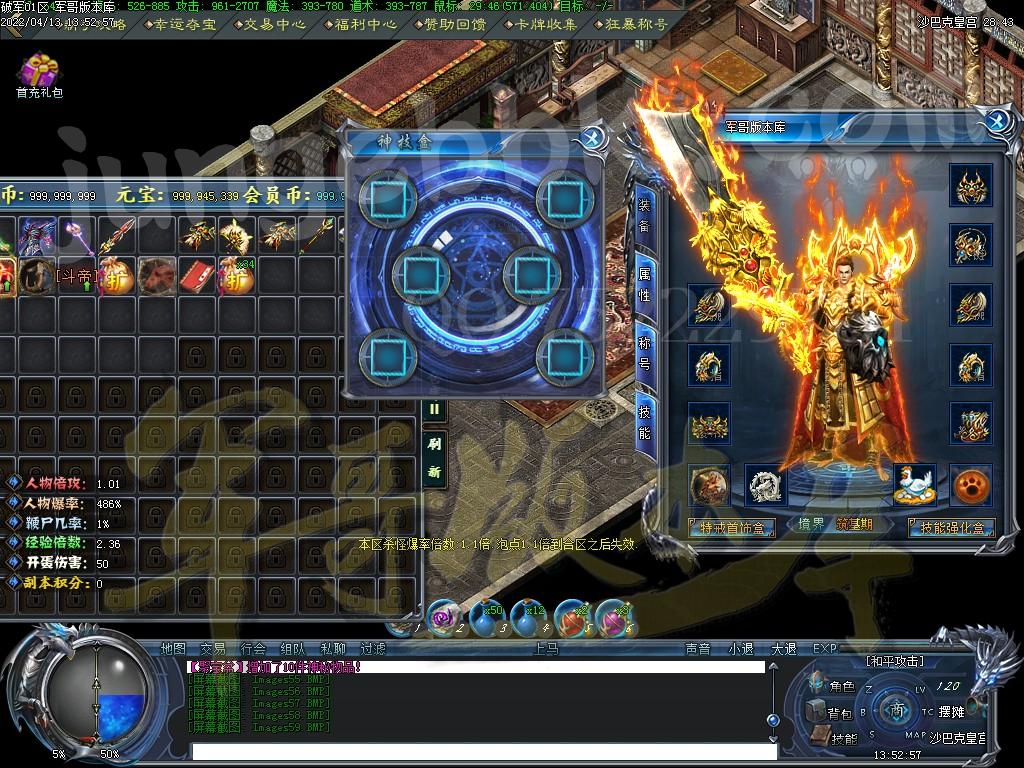Switch to the 称号 title tab
The height and width of the screenshot is (768, 1024).
point(644,354)
